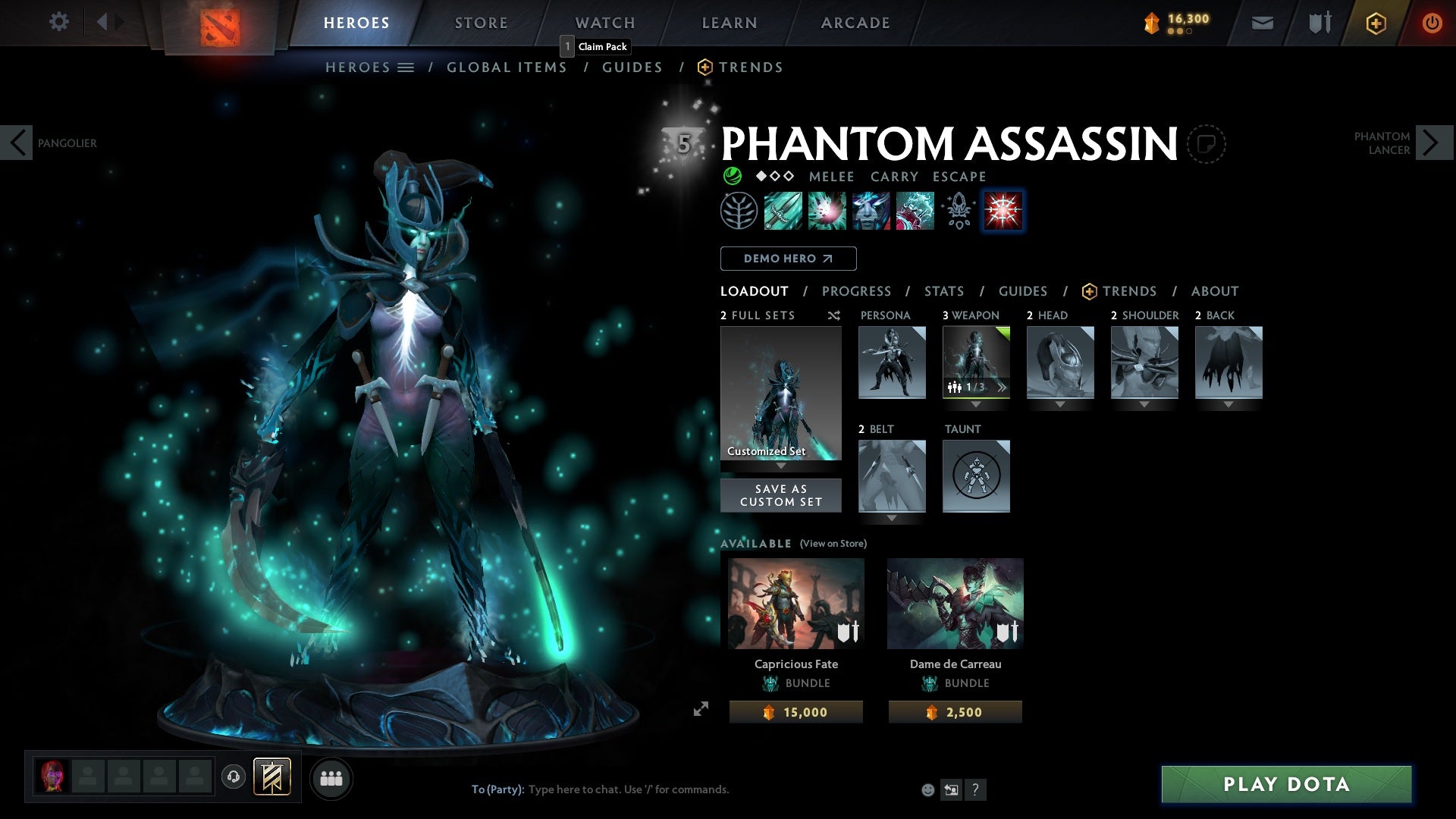This screenshot has height=819, width=1456.
Task: Click the DEMO HERO button
Action: point(787,259)
